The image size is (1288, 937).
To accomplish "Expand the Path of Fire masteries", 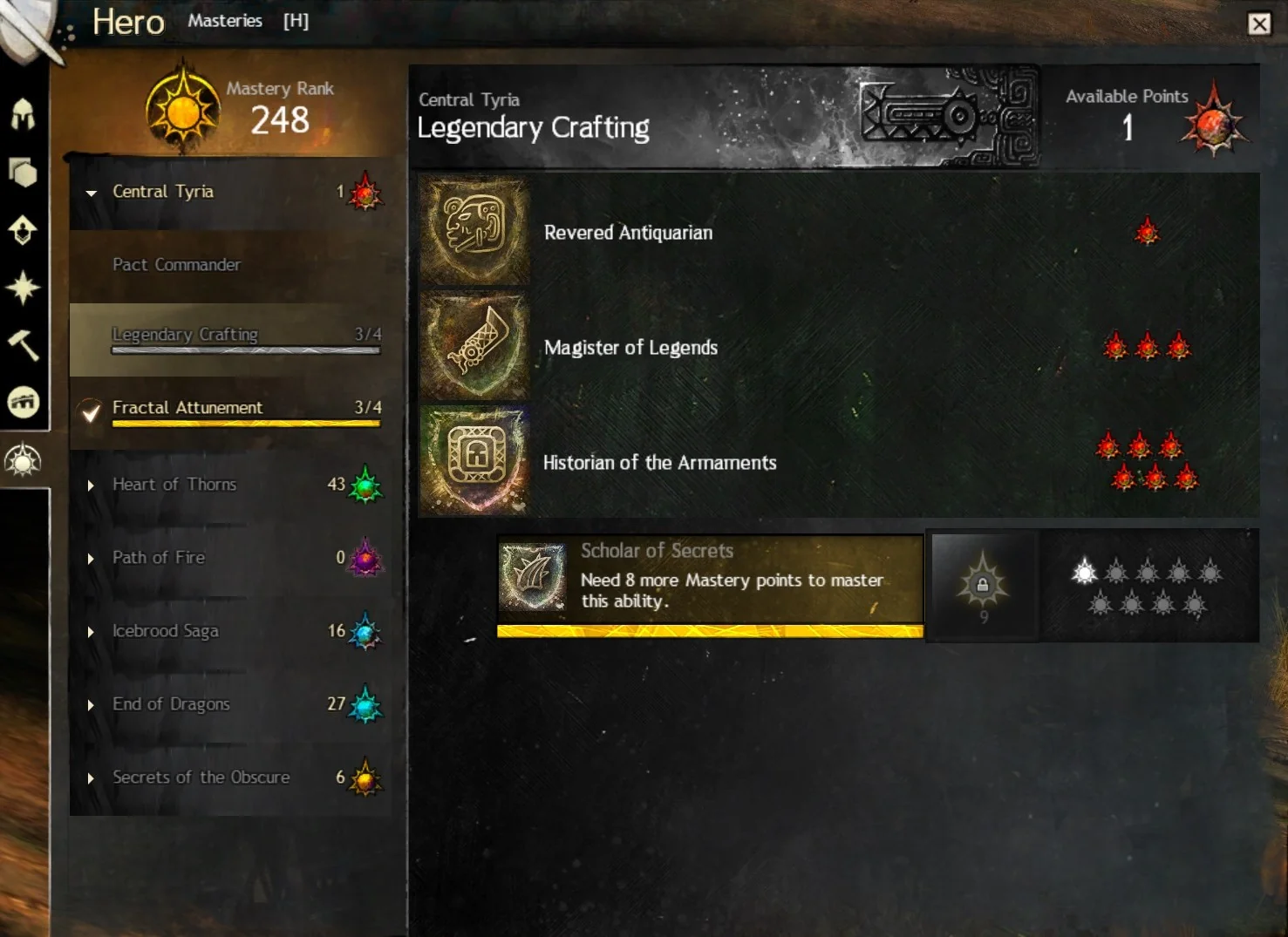I will (91, 559).
